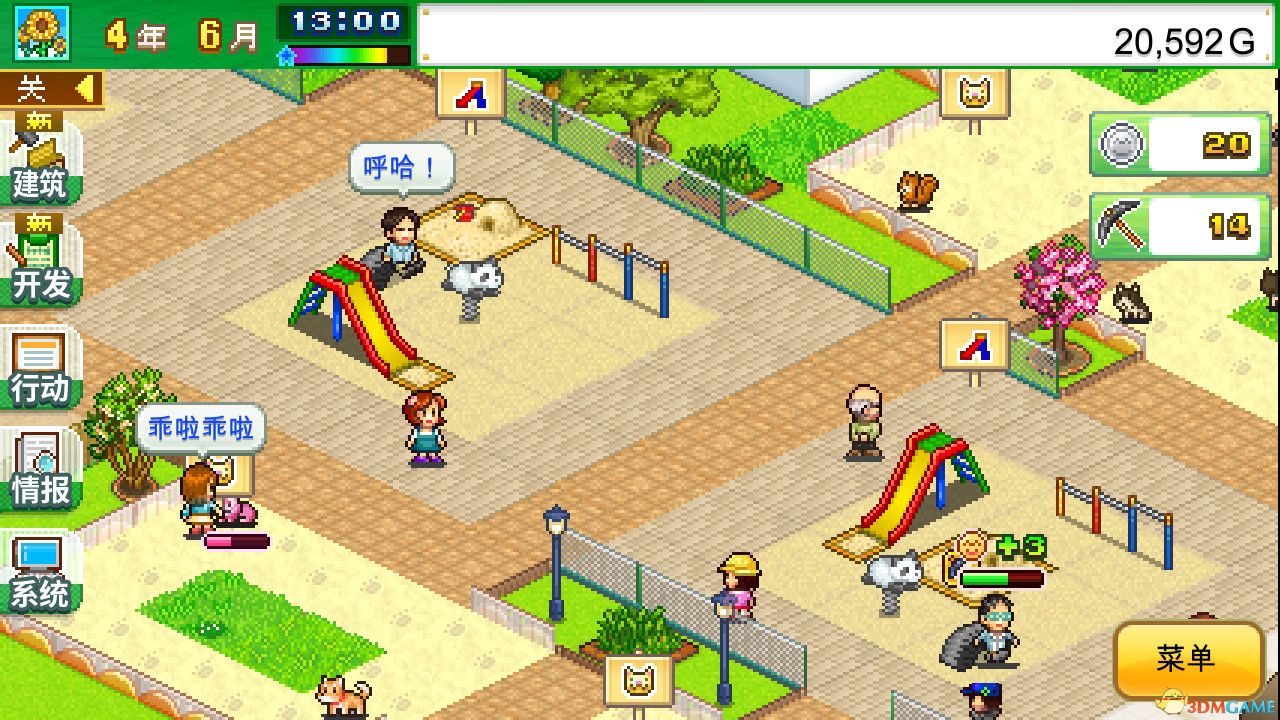Open the 菜单 button in the bottom right
The height and width of the screenshot is (720, 1280).
tap(1188, 660)
